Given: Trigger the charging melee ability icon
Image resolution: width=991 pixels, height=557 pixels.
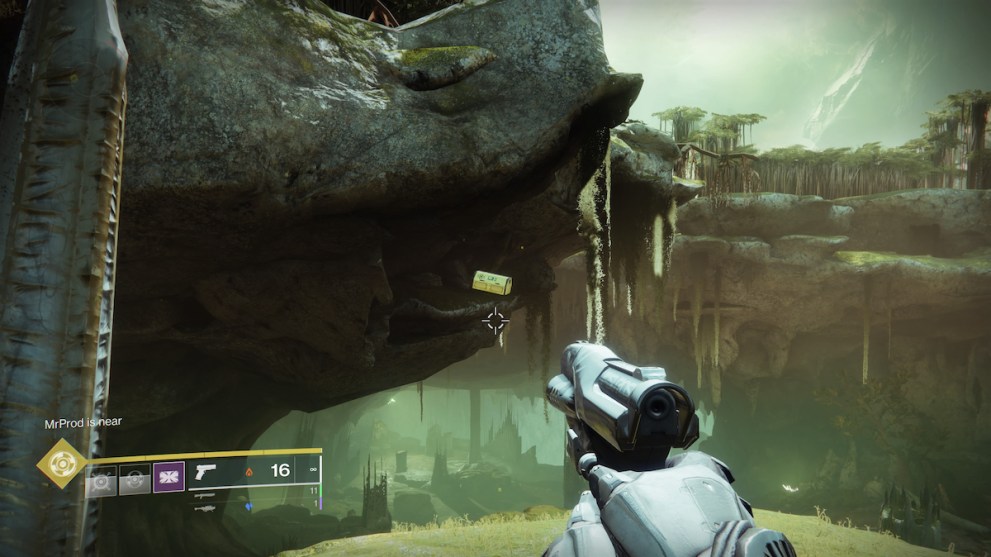Looking at the screenshot, I should point(135,479).
